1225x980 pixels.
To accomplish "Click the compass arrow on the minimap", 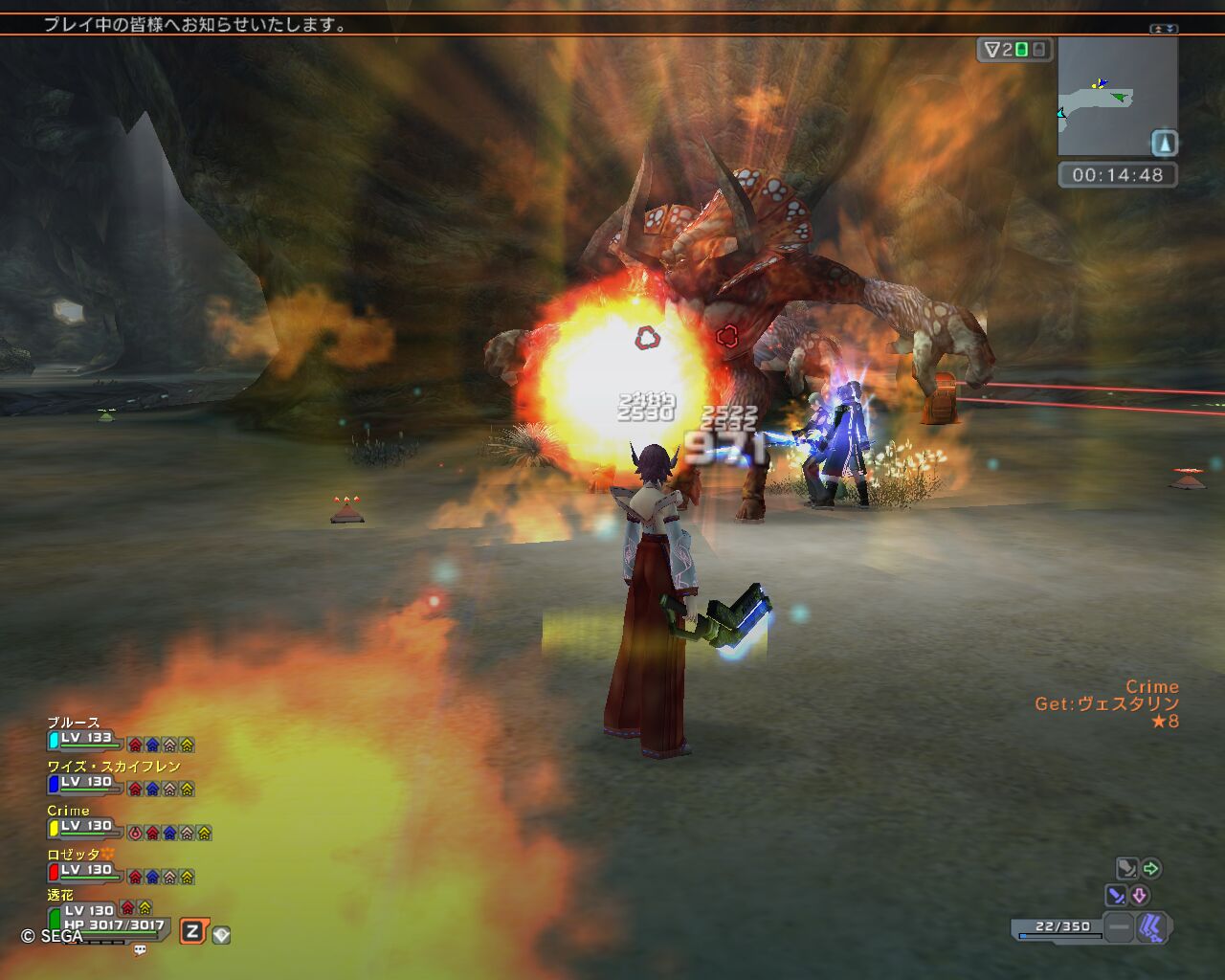I will [1164, 144].
